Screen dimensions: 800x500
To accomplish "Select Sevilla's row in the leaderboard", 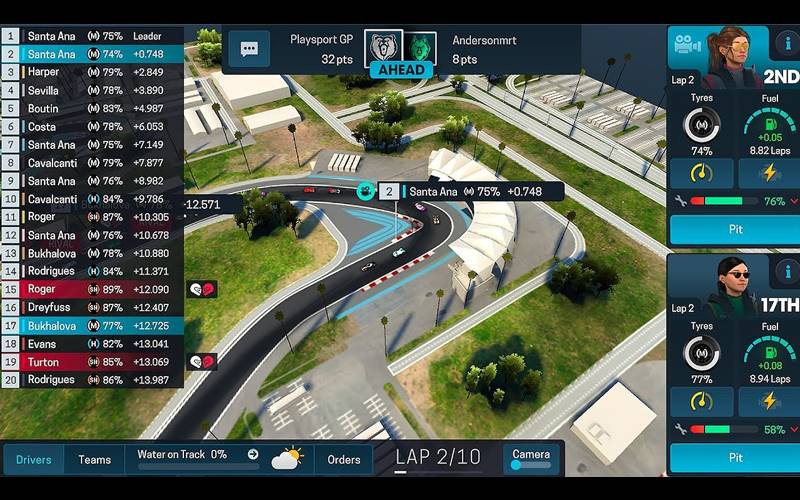I will 92,90.
